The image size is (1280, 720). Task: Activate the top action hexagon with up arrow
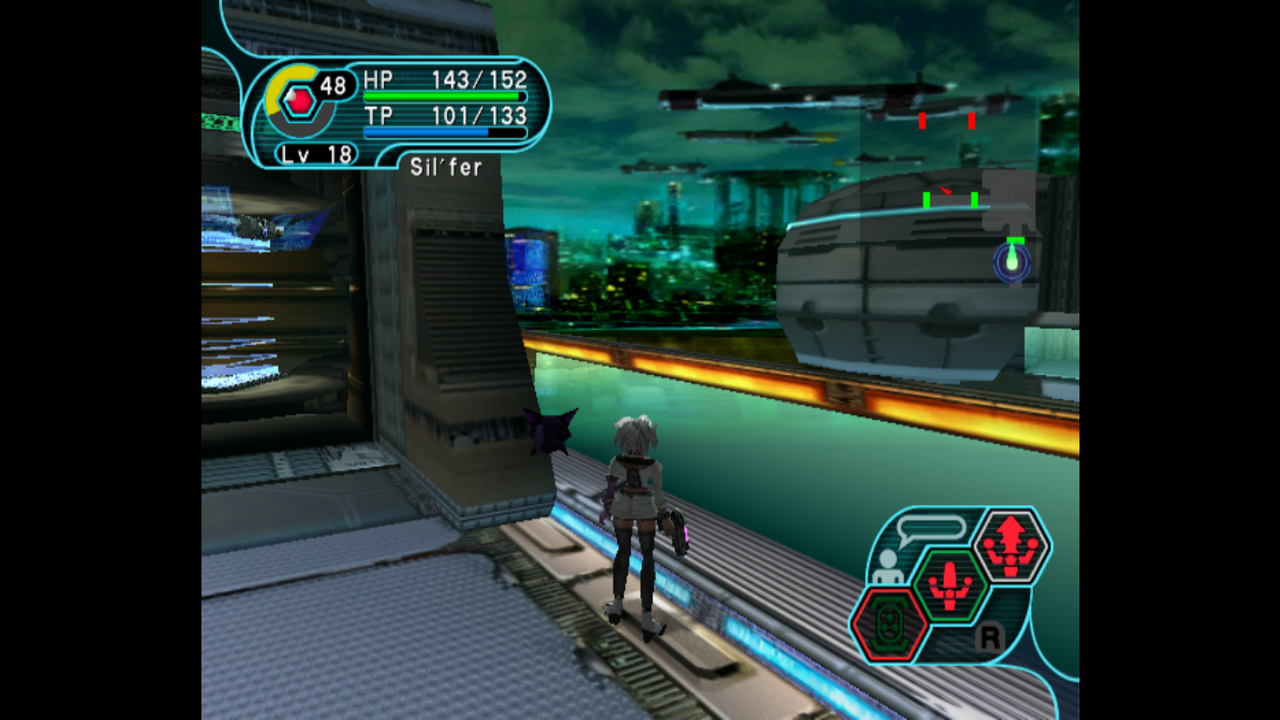point(1010,546)
